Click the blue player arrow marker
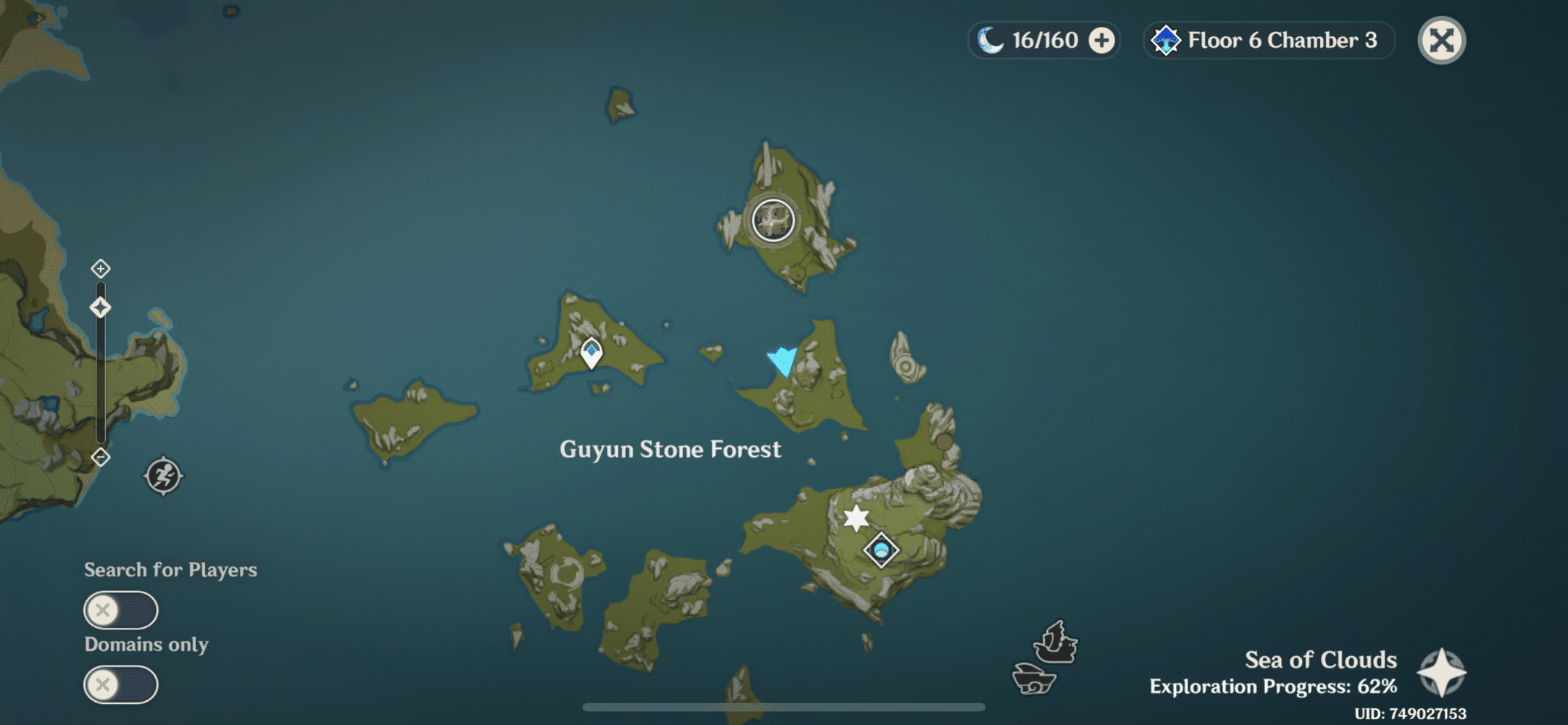The height and width of the screenshot is (725, 1568). [783, 359]
